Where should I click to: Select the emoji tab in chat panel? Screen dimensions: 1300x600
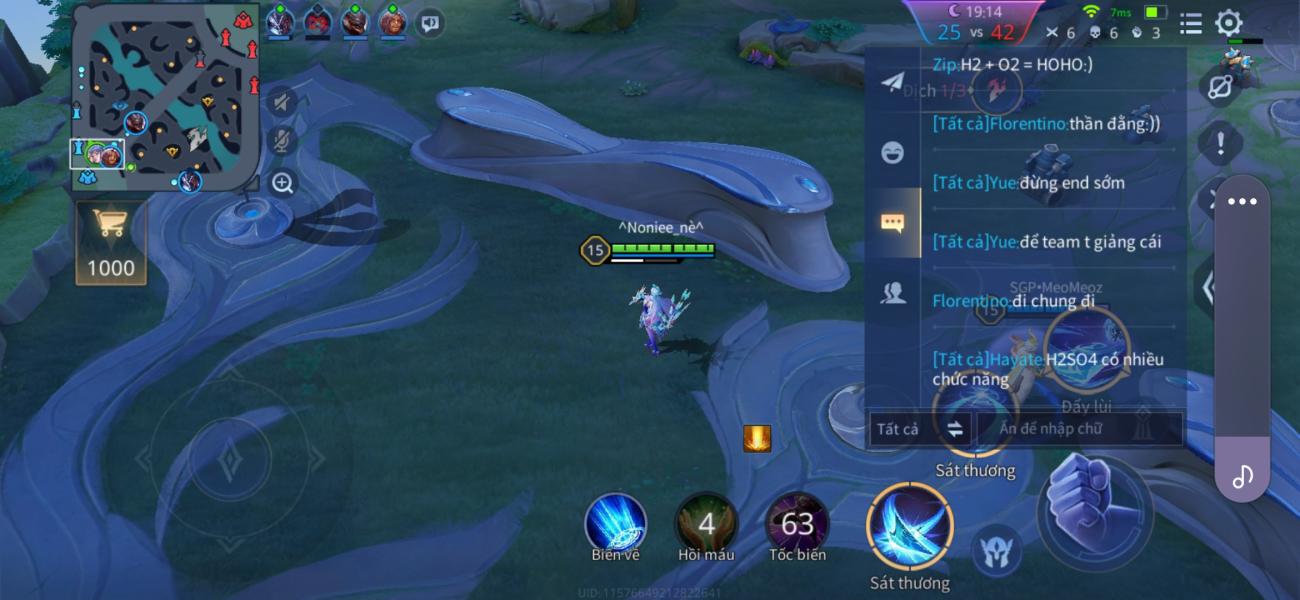pos(892,152)
